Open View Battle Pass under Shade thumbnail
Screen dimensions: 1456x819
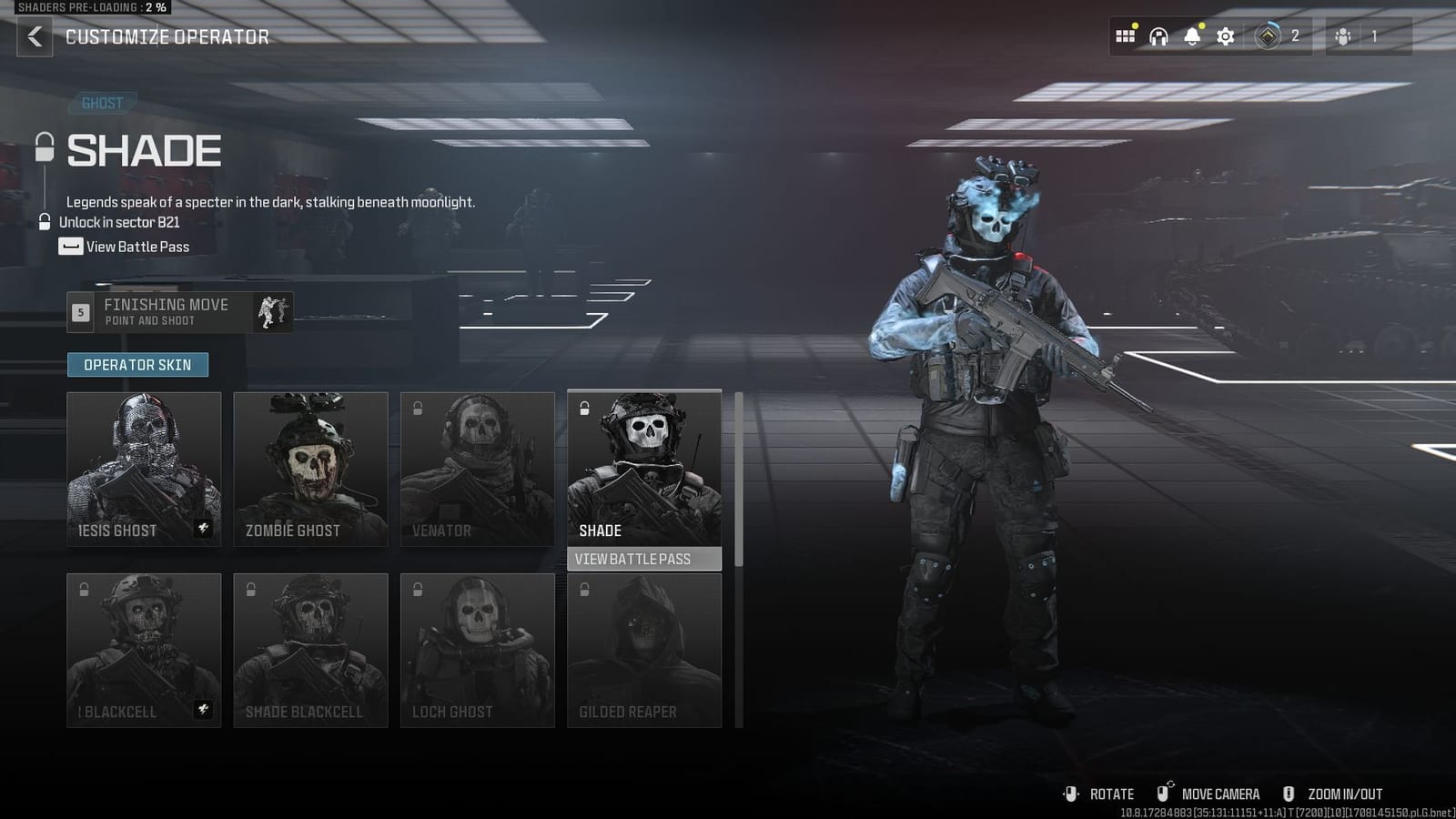pos(644,559)
